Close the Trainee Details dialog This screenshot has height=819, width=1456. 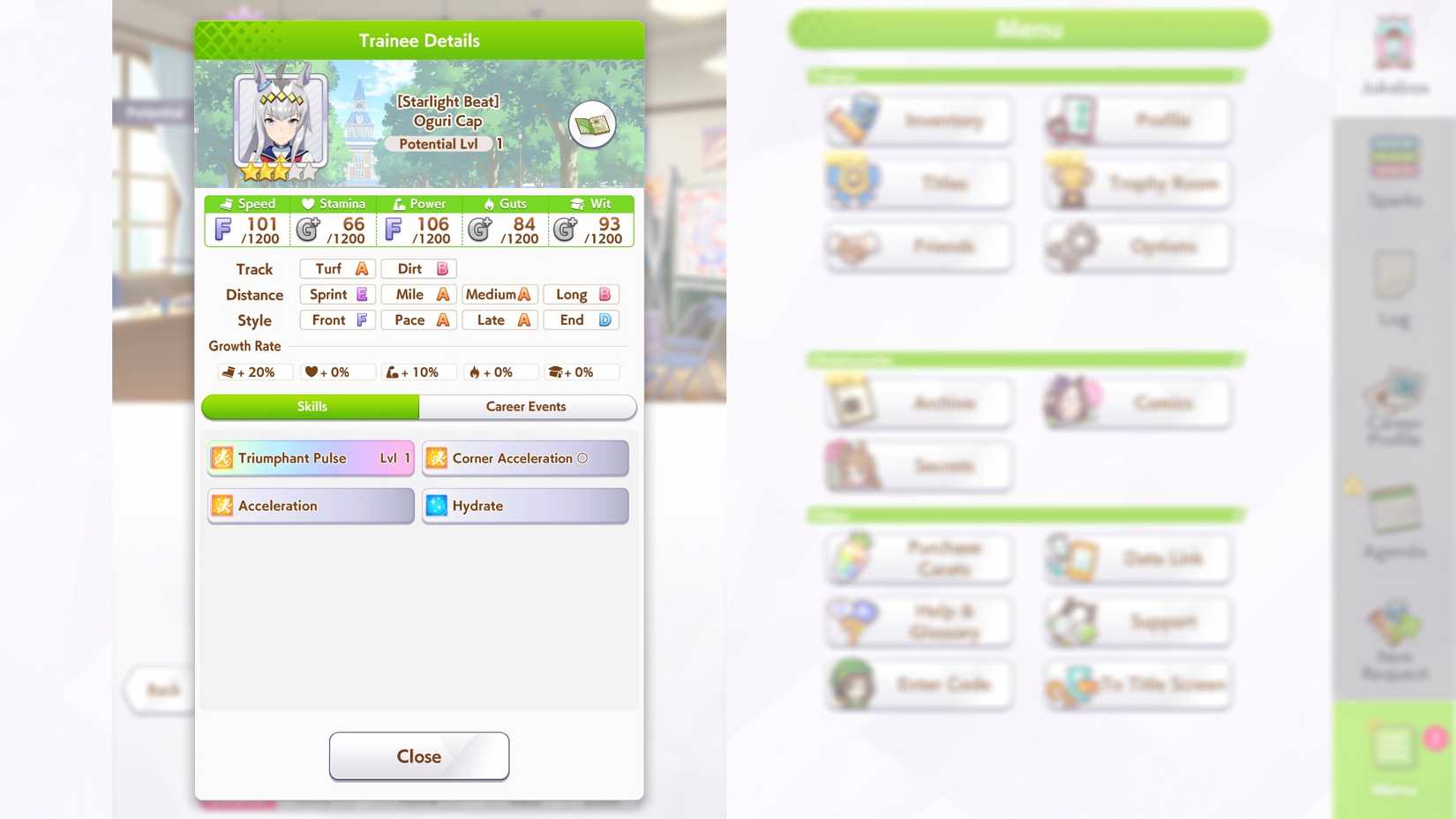tap(418, 755)
